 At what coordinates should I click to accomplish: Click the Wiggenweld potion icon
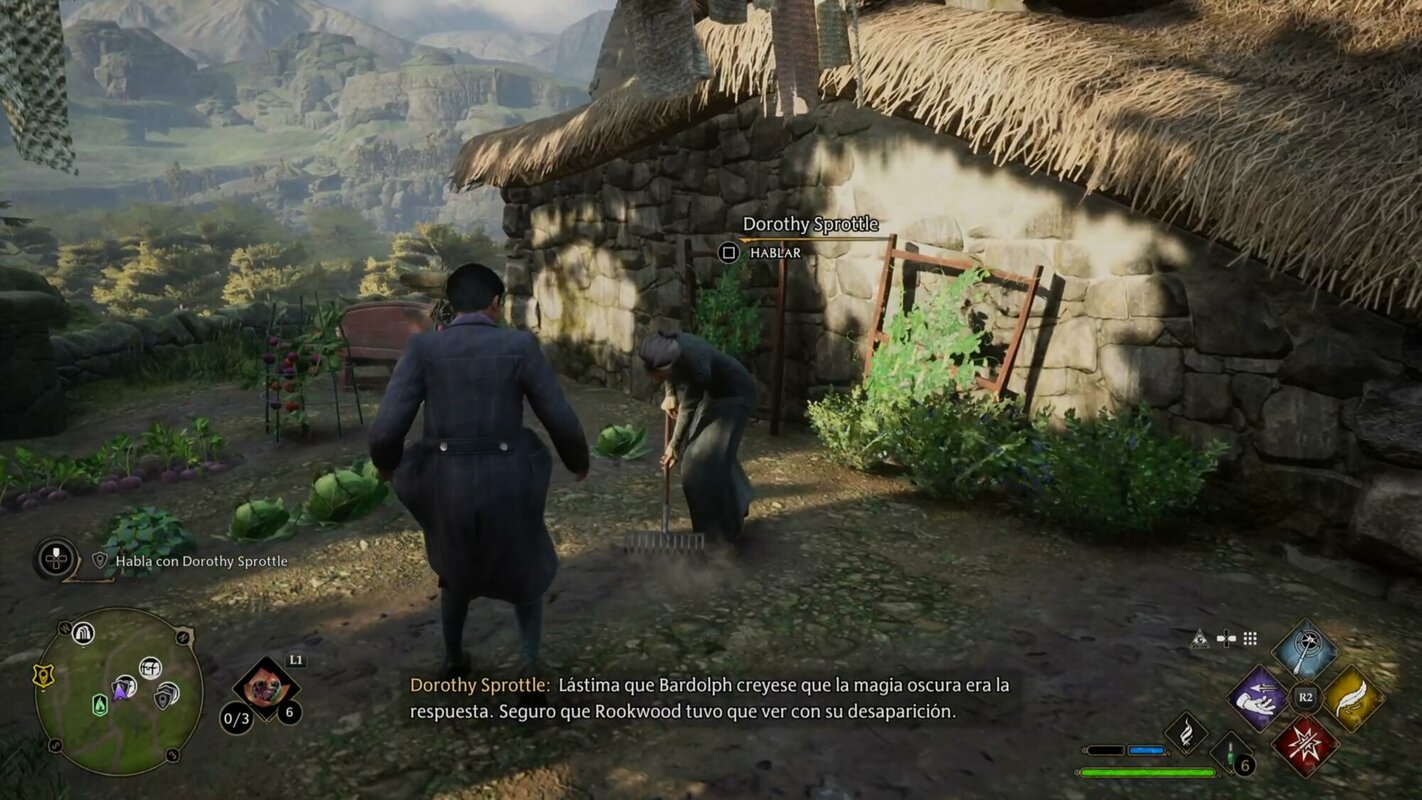coord(1230,752)
